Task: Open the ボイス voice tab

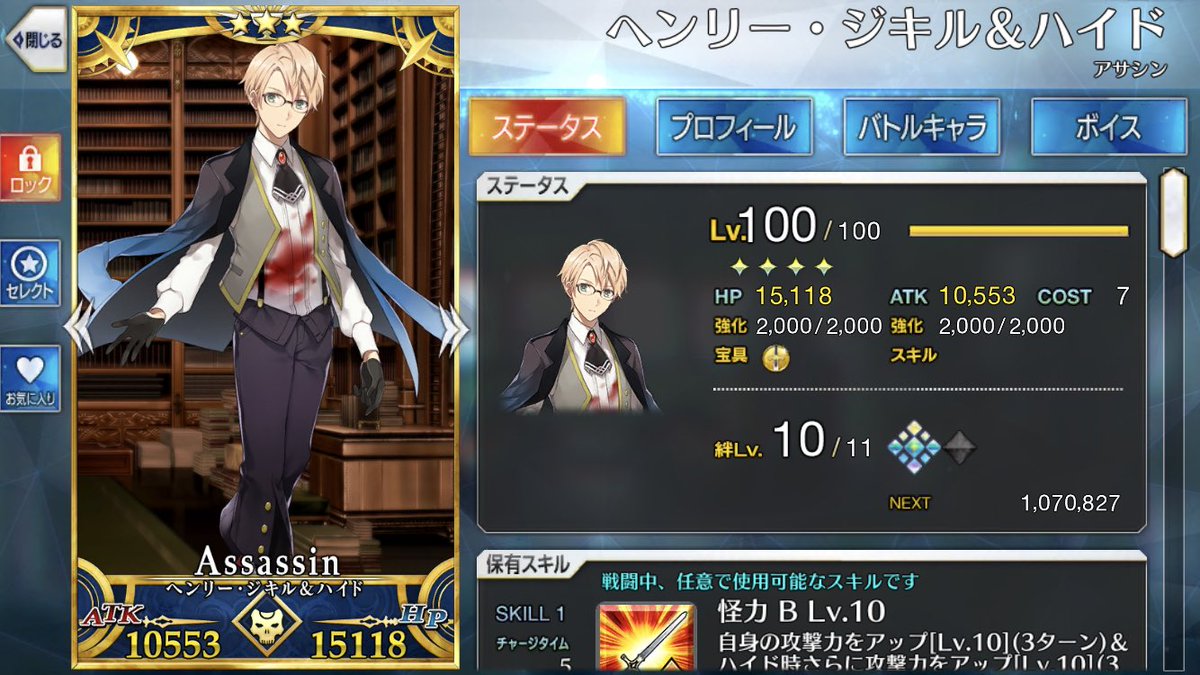Action: tap(1109, 127)
